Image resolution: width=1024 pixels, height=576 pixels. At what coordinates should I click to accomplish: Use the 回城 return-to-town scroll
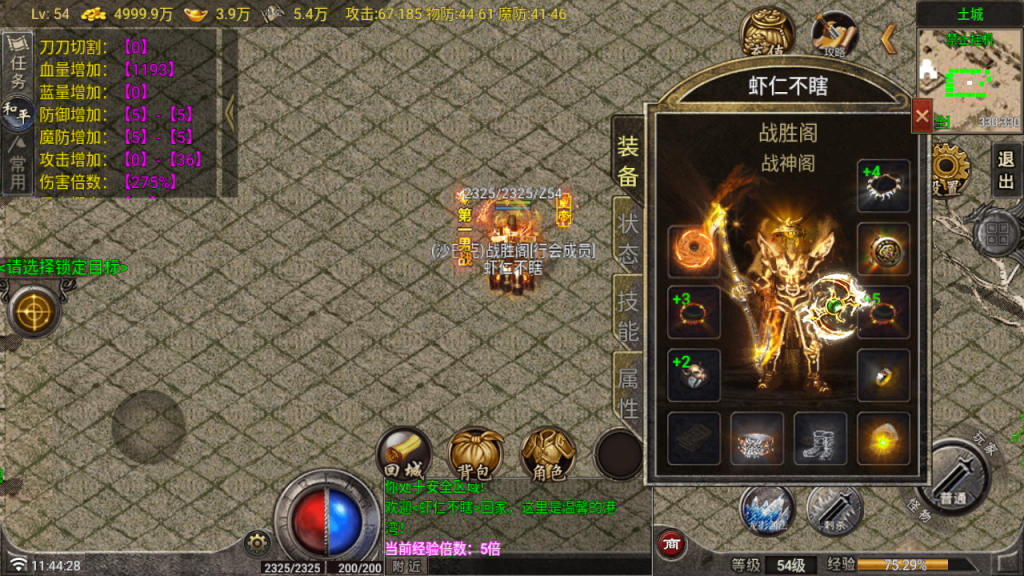[404, 456]
